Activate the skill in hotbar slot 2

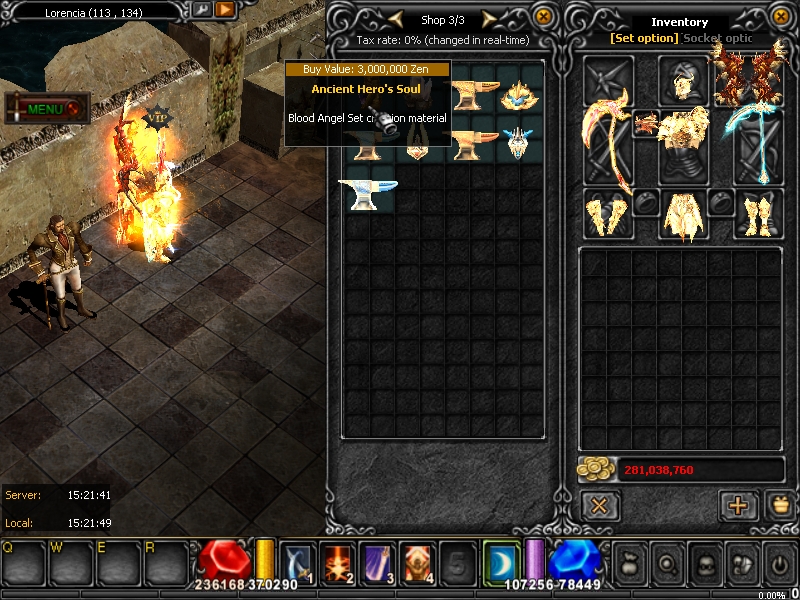pos(336,563)
